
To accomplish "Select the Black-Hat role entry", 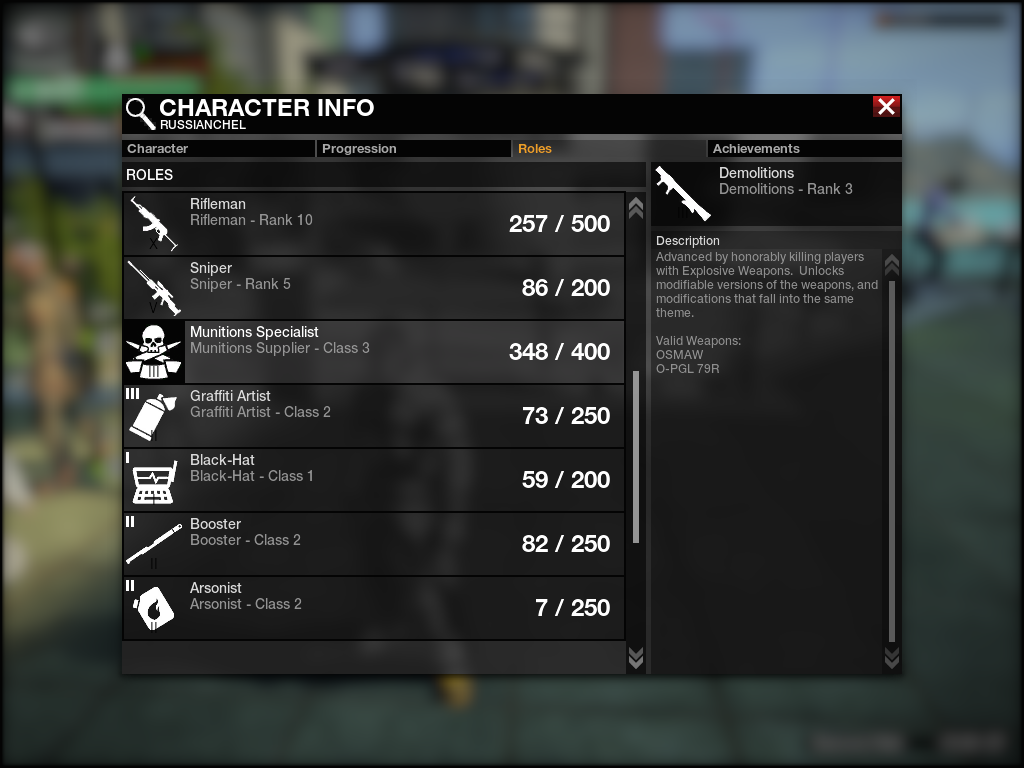I will click(x=374, y=480).
